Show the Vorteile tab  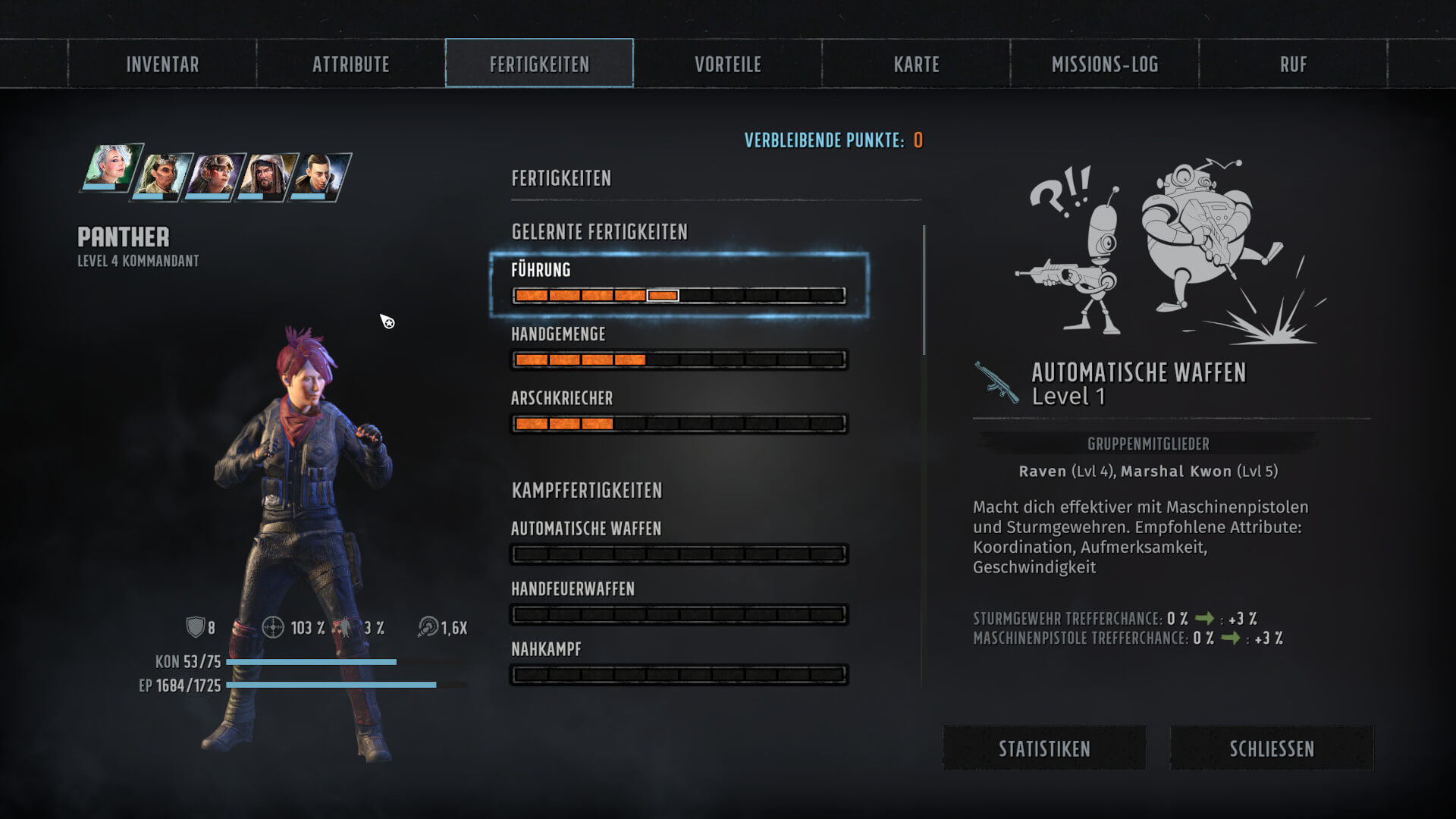coord(728,64)
